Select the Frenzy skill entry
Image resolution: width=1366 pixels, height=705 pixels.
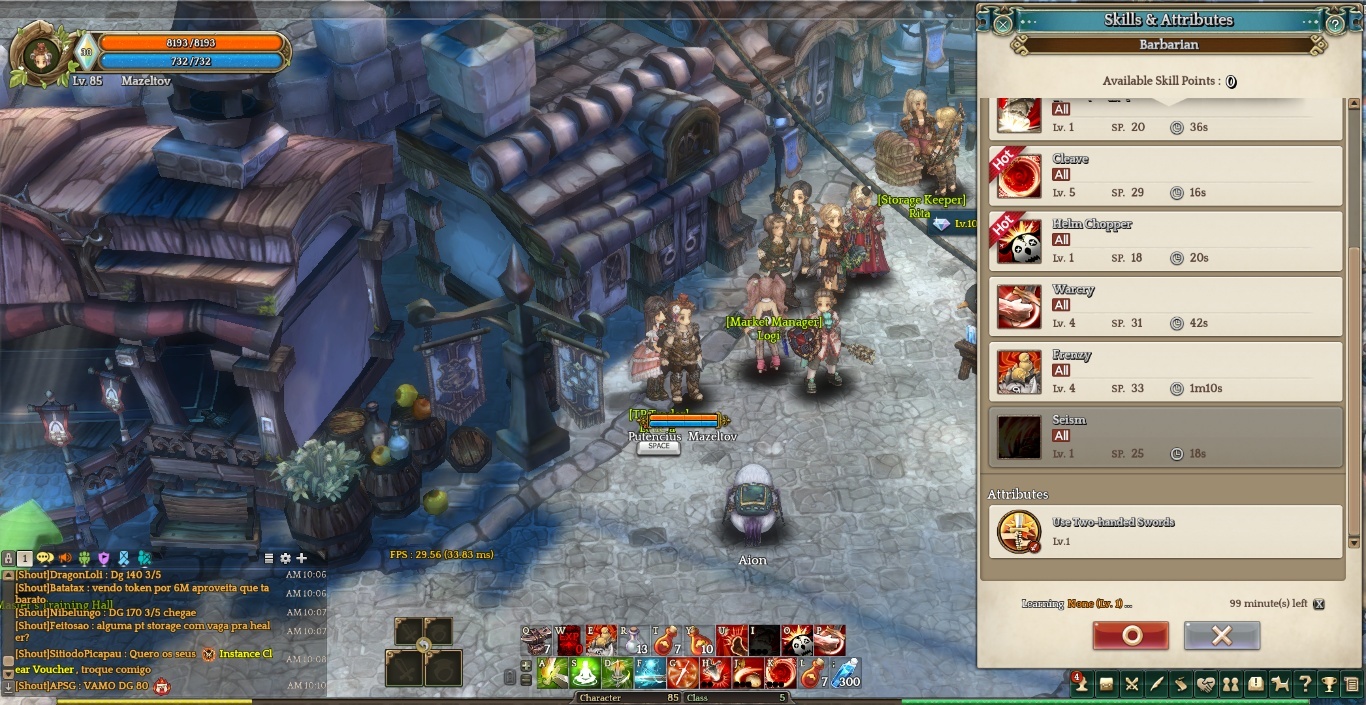click(1165, 371)
